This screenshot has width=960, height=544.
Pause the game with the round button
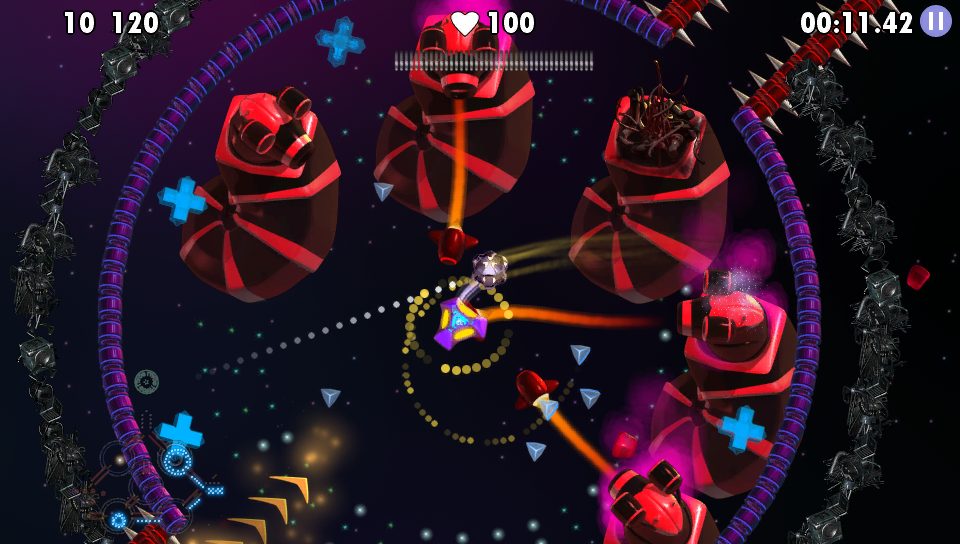click(935, 21)
